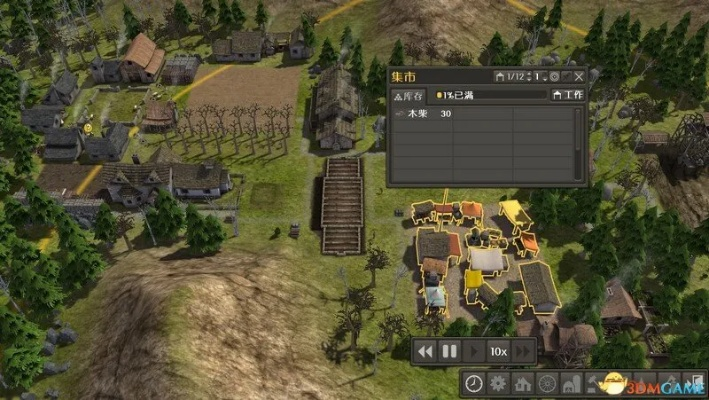Slow down game speed with rewind button

click(426, 351)
